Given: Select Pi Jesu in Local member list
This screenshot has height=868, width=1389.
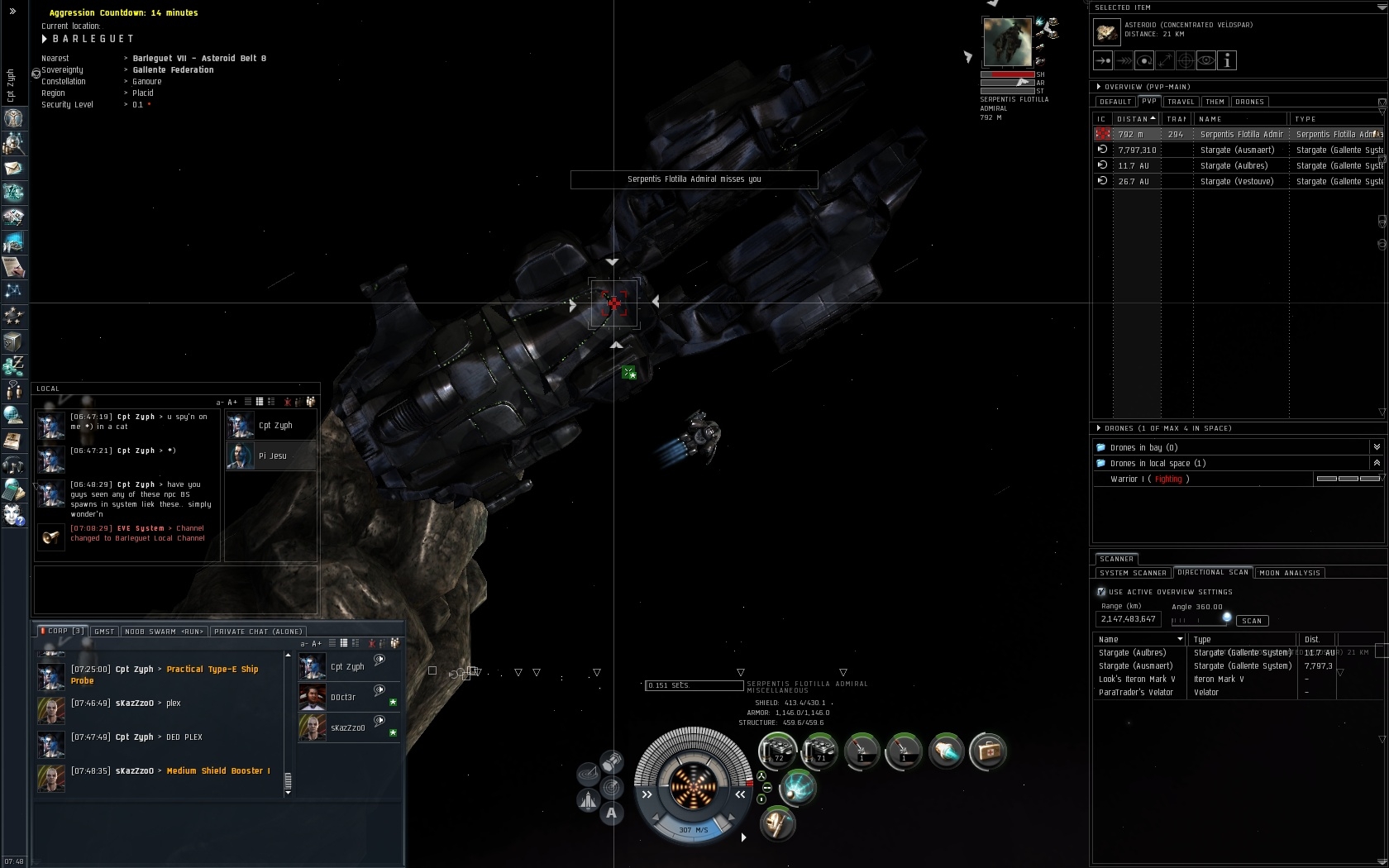Looking at the screenshot, I should [272, 455].
